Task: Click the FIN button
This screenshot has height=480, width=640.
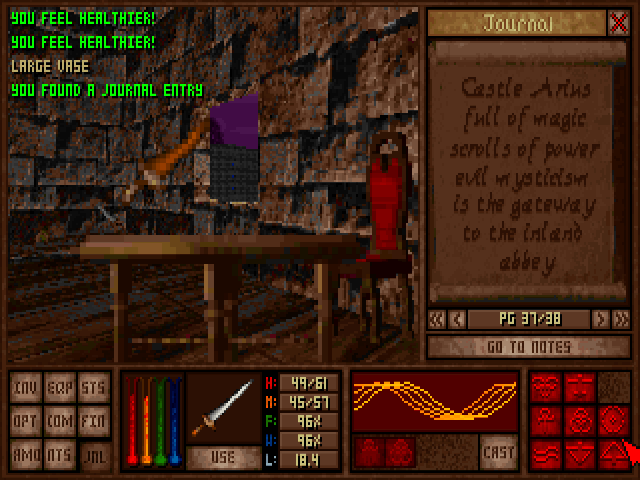Action: tap(93, 421)
